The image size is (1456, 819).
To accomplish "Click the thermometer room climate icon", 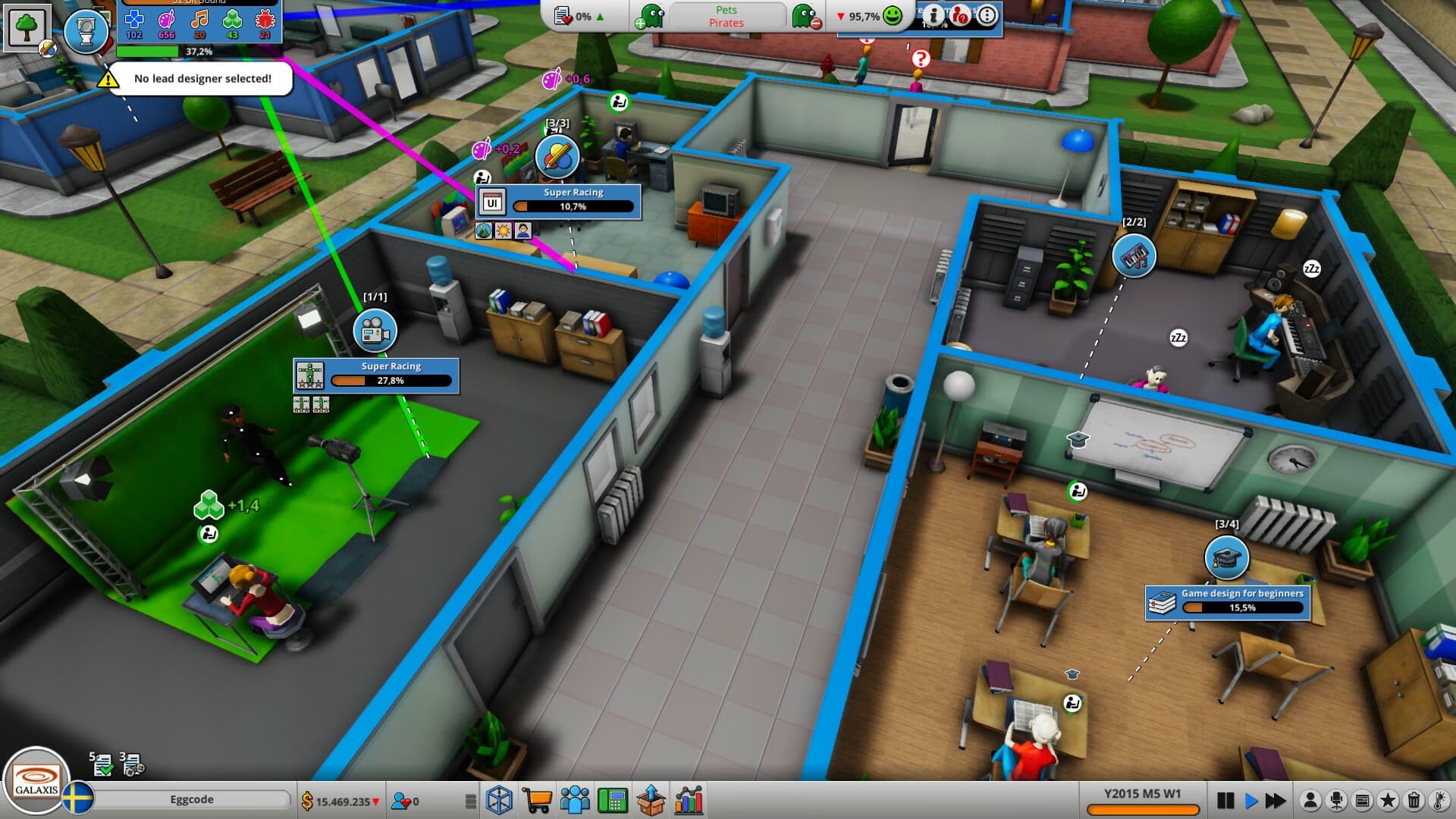I will (1438, 800).
